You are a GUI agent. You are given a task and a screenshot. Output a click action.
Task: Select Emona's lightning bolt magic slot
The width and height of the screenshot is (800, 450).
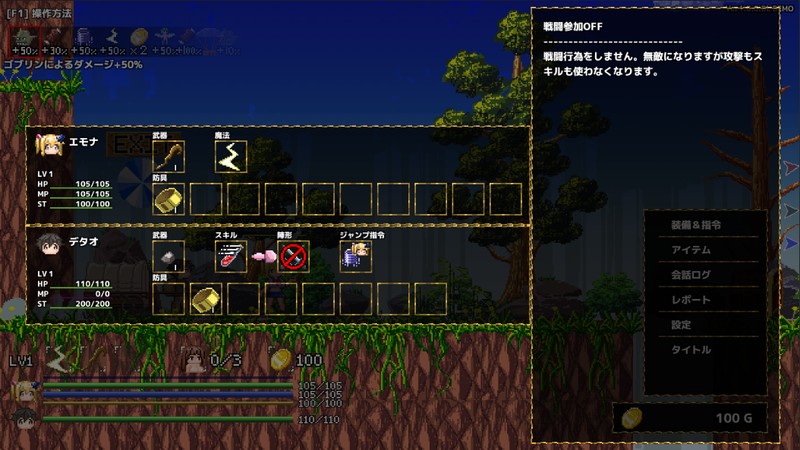tap(231, 157)
